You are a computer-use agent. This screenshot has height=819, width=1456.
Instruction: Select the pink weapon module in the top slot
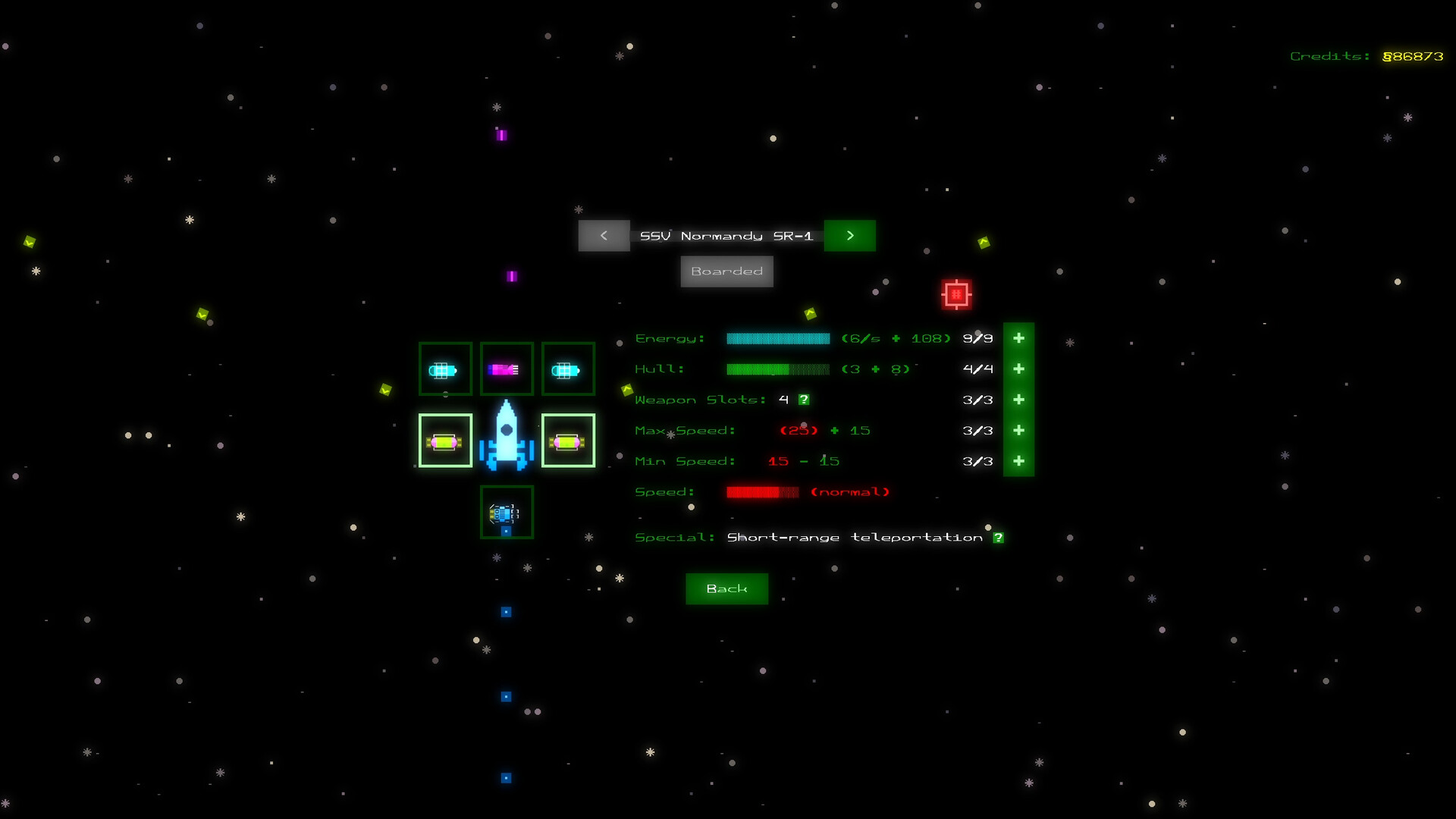click(x=506, y=369)
